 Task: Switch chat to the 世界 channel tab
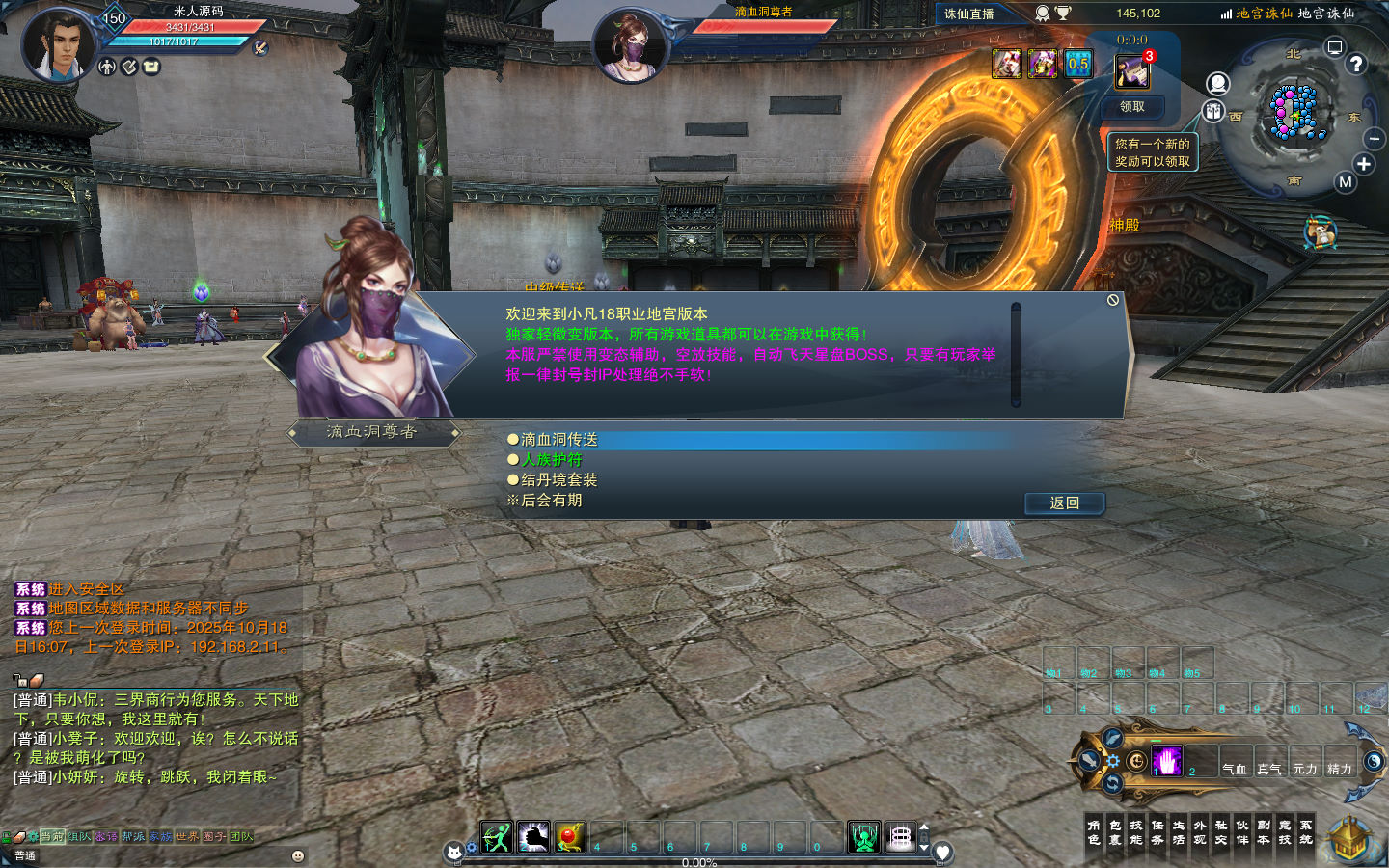187,837
